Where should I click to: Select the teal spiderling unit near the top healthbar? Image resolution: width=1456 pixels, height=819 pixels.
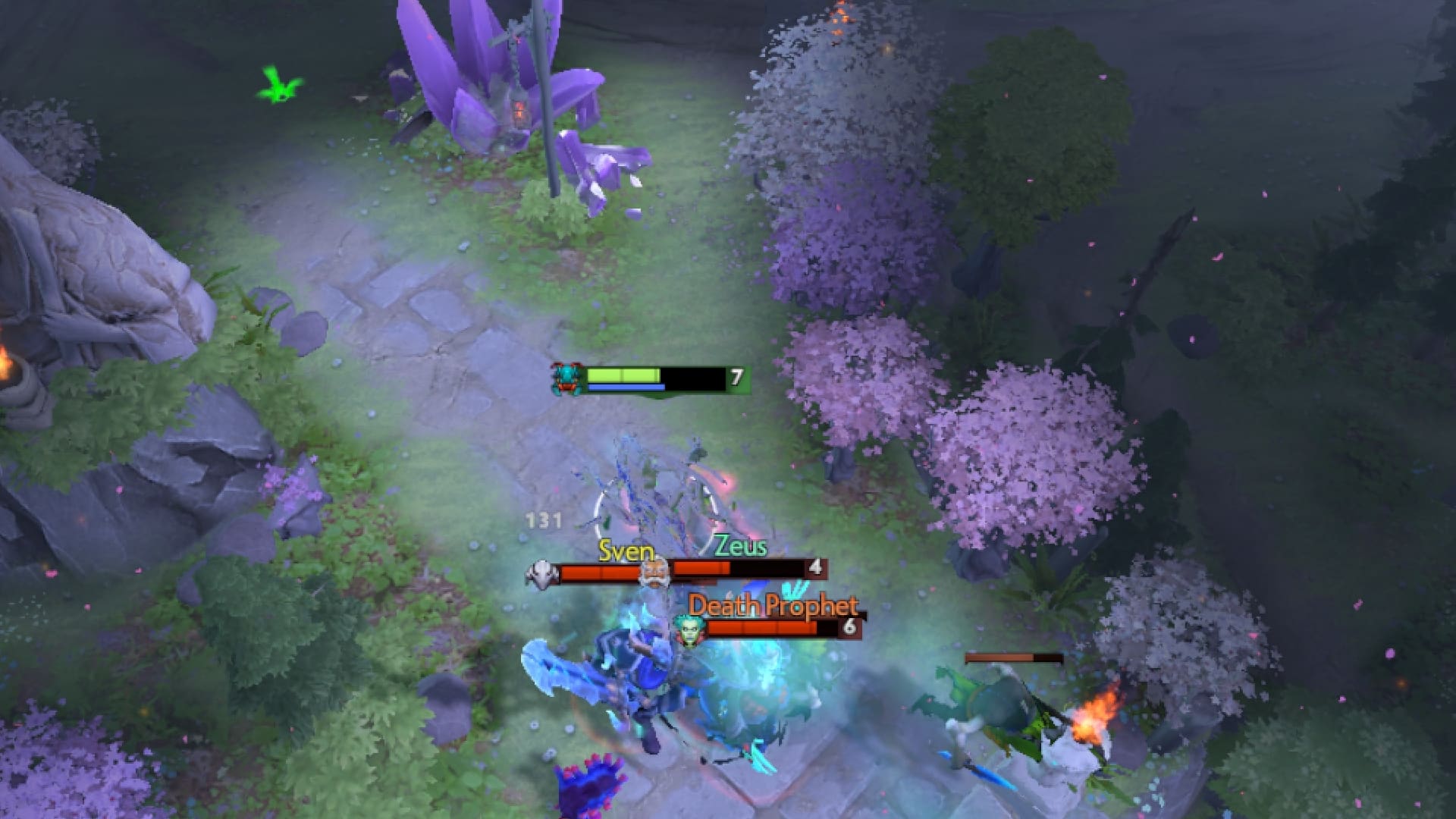coord(565,378)
